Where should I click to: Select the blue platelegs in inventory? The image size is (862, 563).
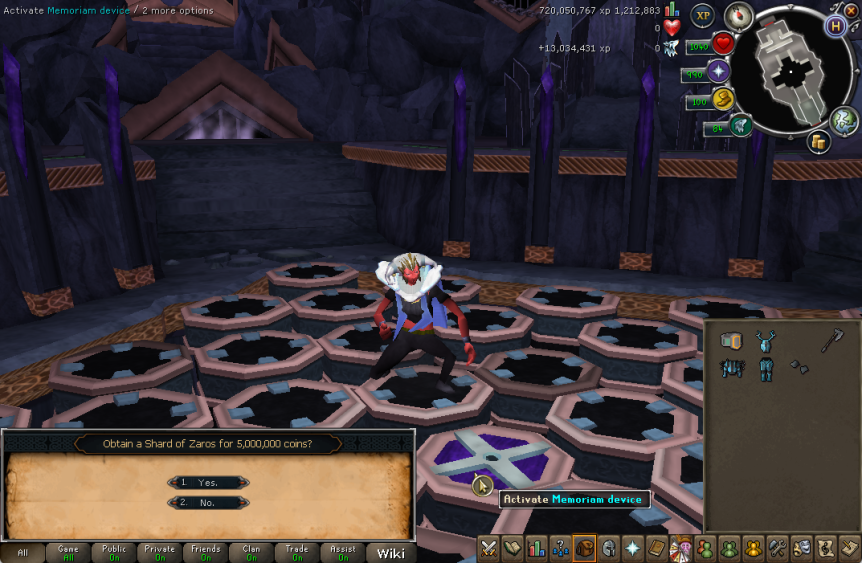tap(766, 370)
